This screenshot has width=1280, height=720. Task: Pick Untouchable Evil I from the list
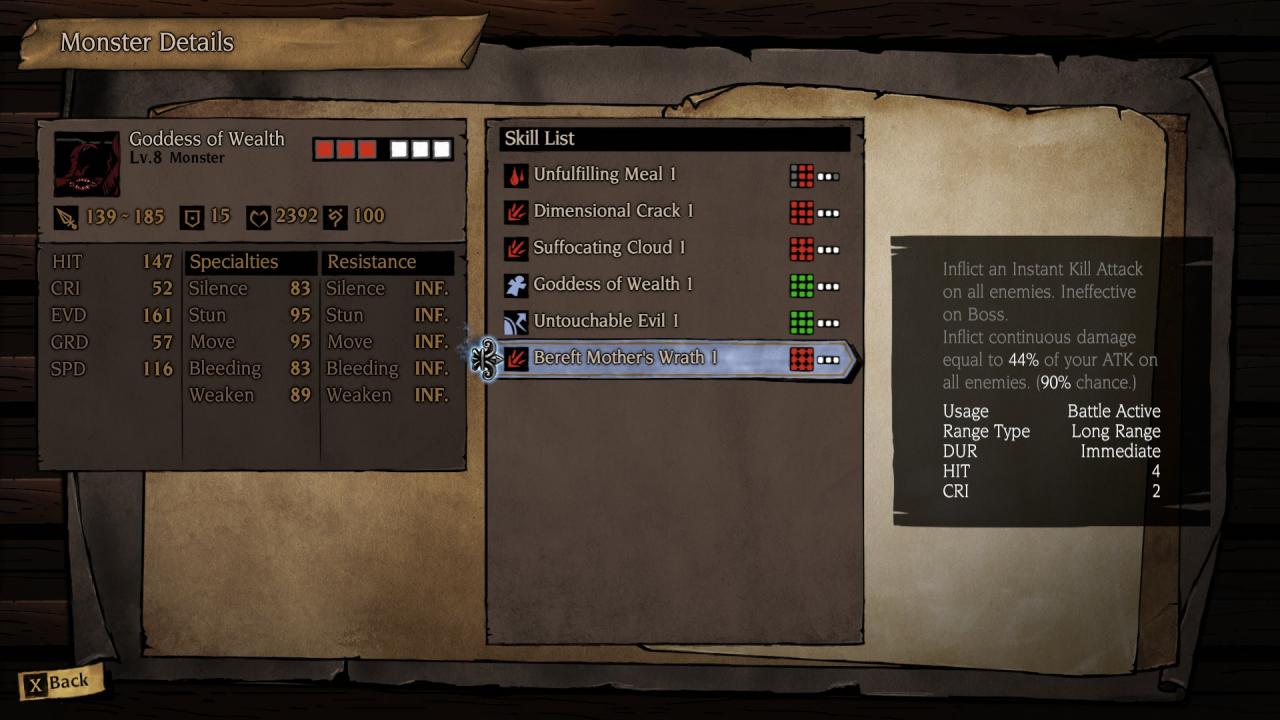point(606,321)
